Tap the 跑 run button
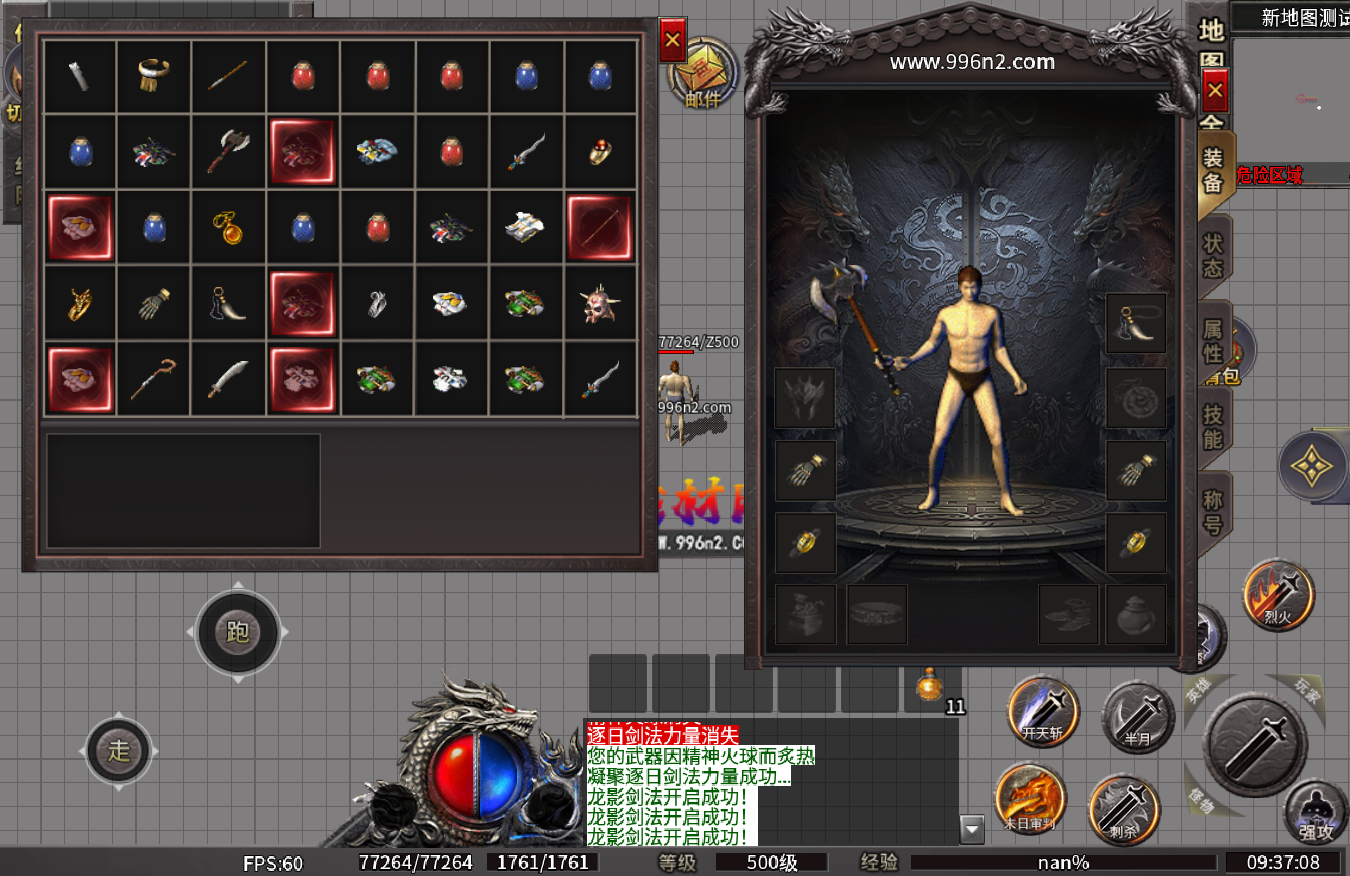Viewport: 1350px width, 876px height. click(238, 632)
